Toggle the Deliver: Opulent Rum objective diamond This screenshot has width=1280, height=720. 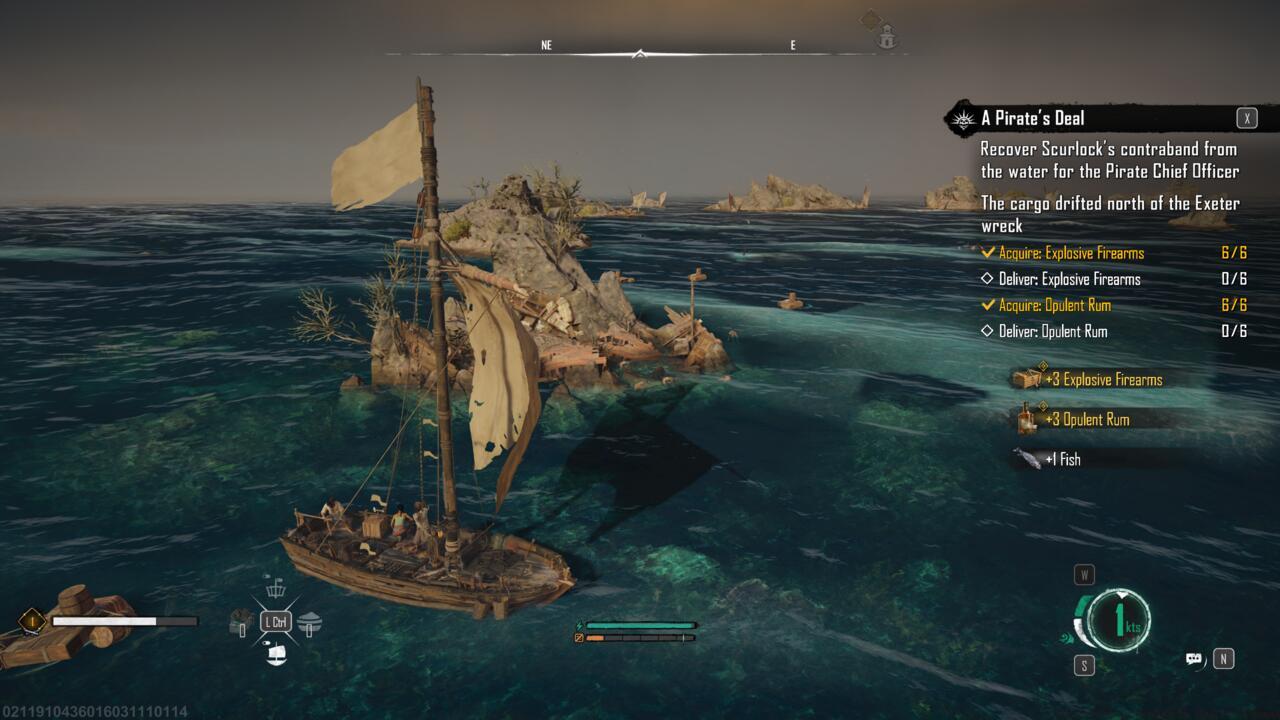point(989,331)
